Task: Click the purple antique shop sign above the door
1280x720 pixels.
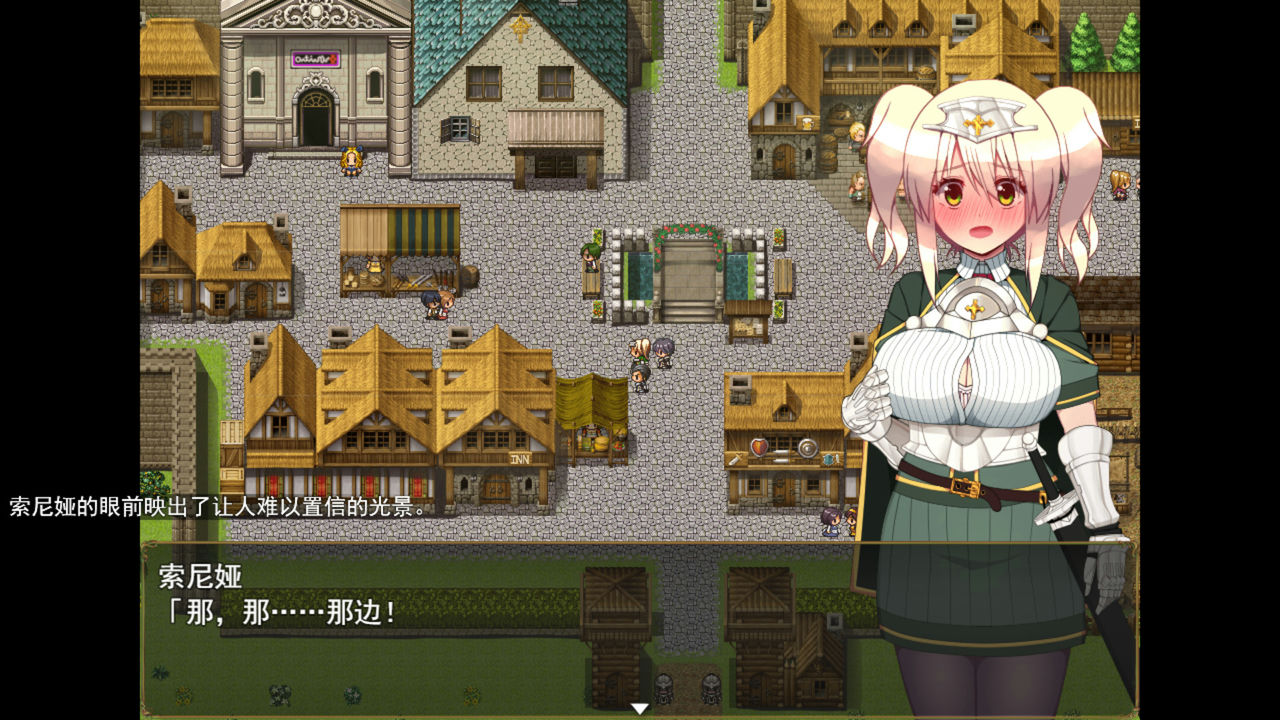Action: [x=315, y=58]
